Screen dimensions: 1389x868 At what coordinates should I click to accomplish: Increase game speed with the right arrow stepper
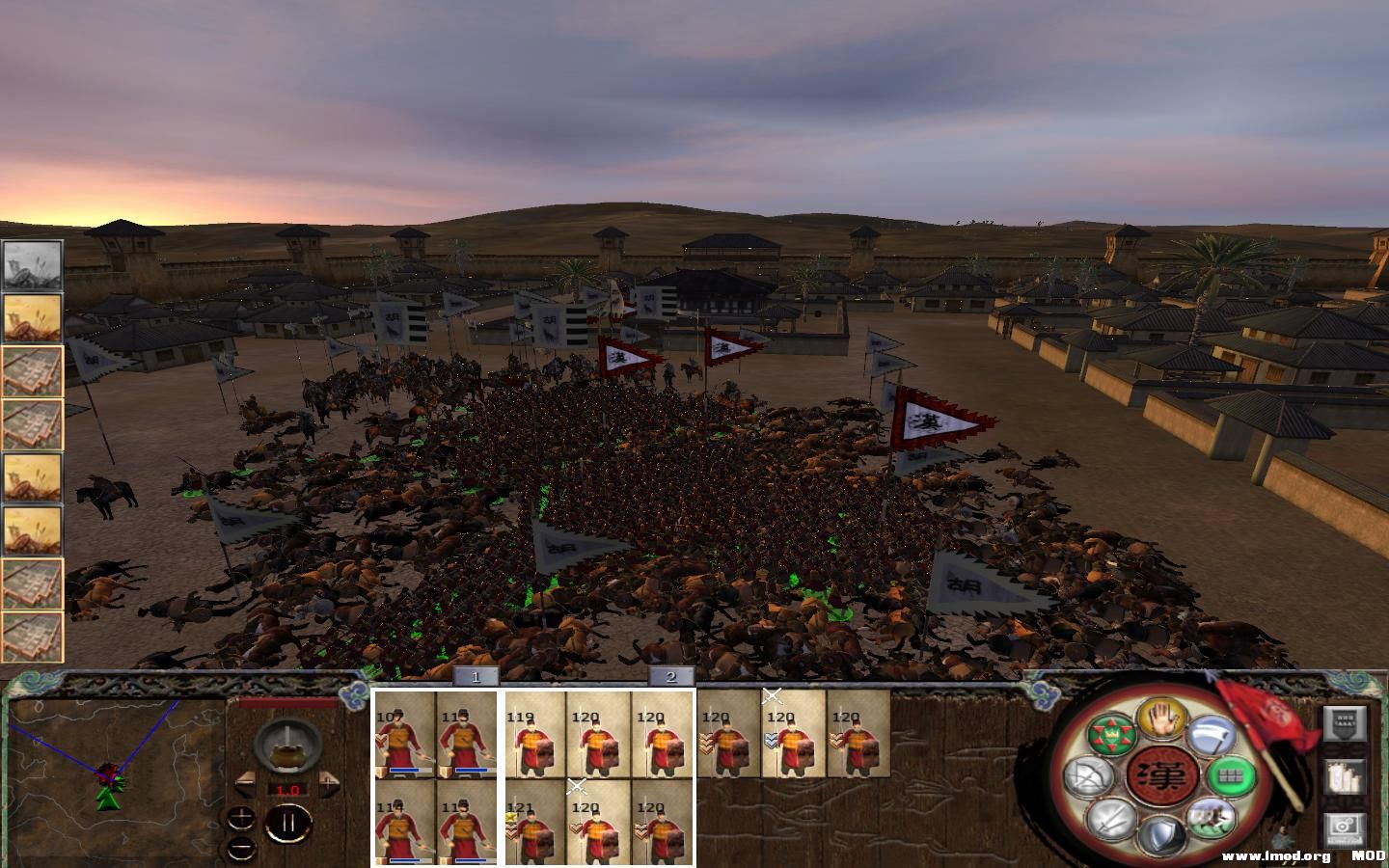point(328,783)
